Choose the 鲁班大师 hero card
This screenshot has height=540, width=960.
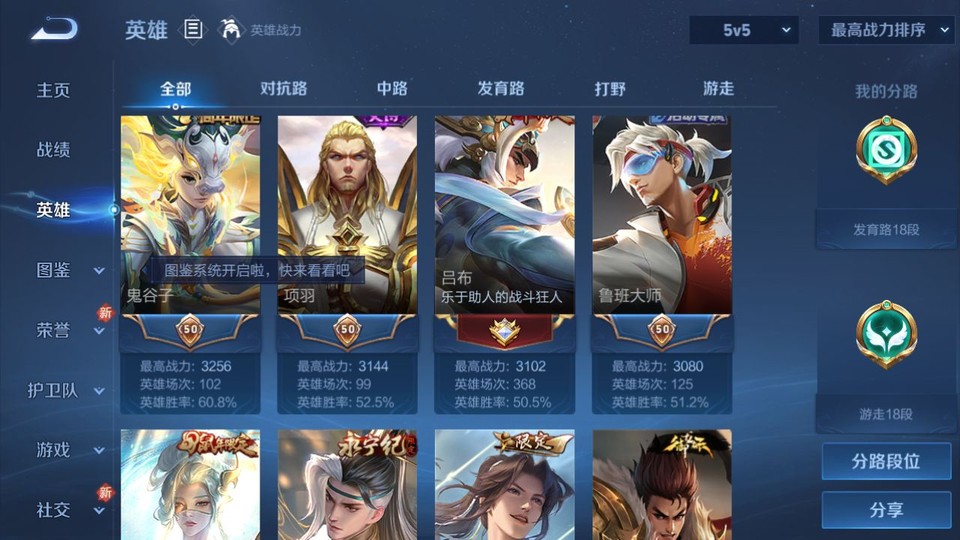(661, 215)
